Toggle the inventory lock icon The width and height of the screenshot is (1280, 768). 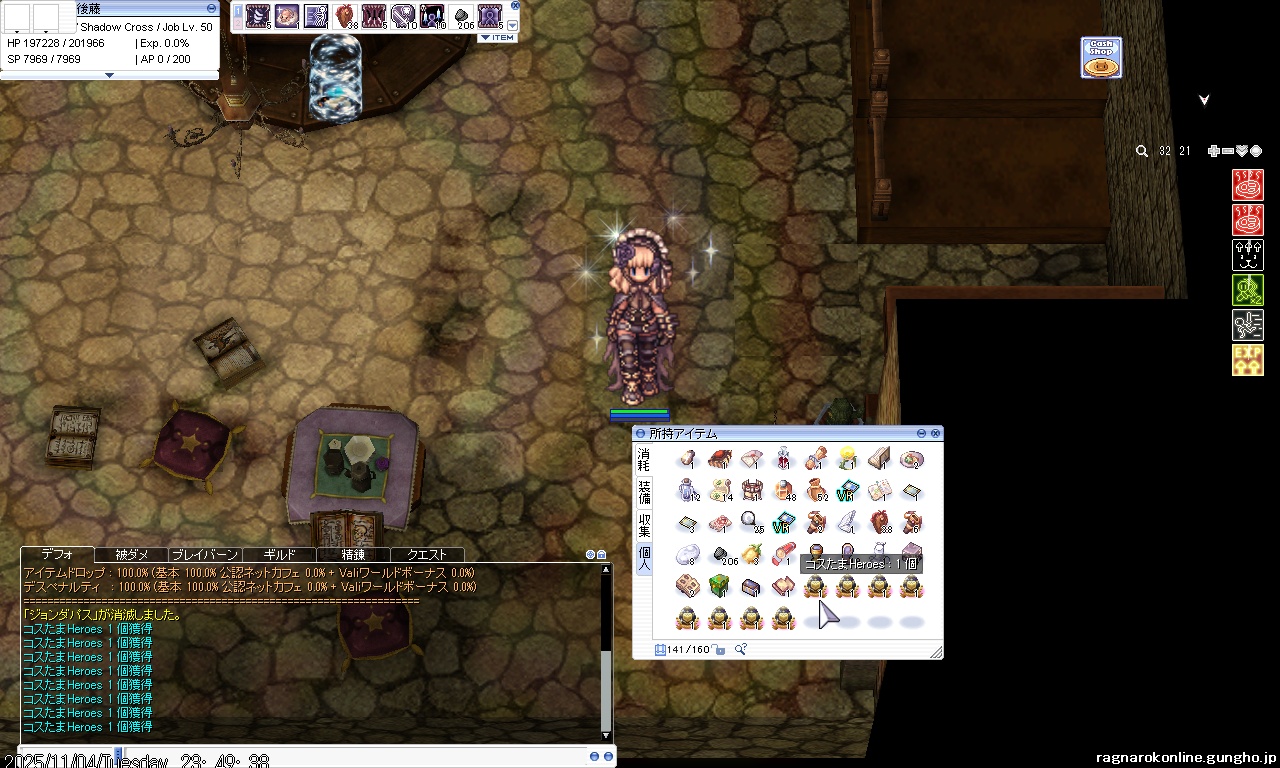tap(720, 650)
